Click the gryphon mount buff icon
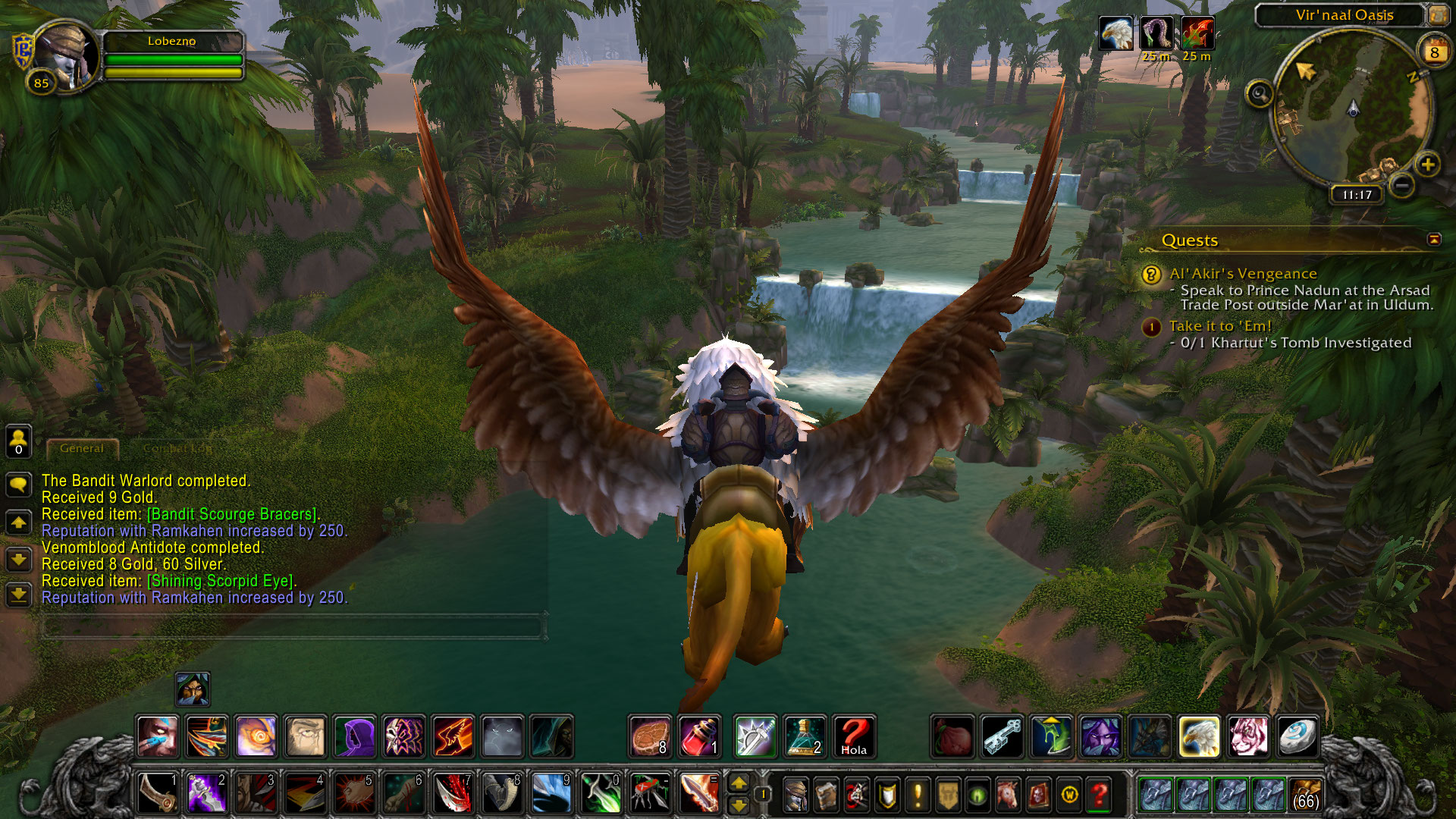 [x=1116, y=34]
